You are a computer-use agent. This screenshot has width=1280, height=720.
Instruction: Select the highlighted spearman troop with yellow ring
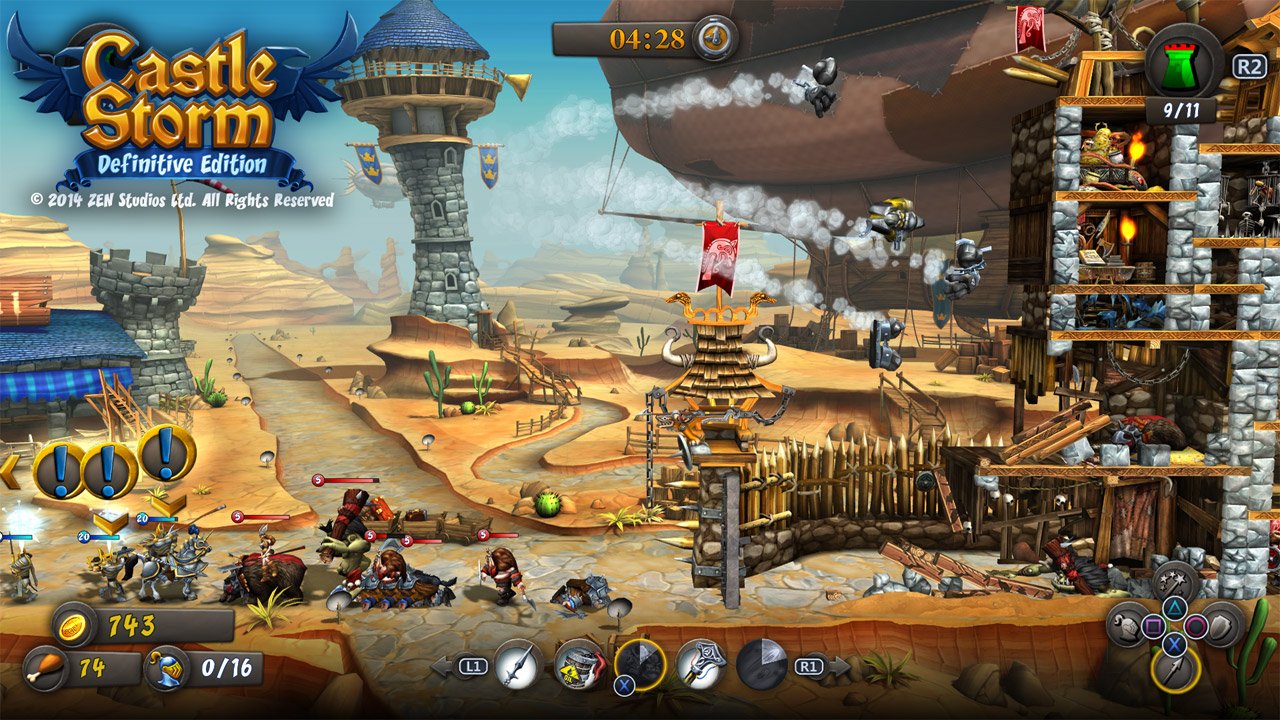[x=1173, y=668]
